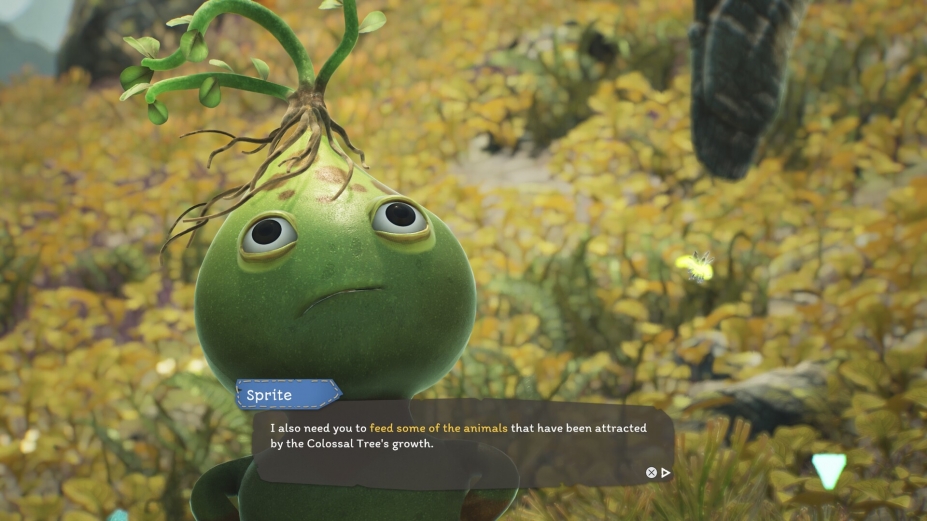The image size is (927, 521).
Task: Advance Sprite's dialogue with the continue arrow
Action: pos(666,473)
